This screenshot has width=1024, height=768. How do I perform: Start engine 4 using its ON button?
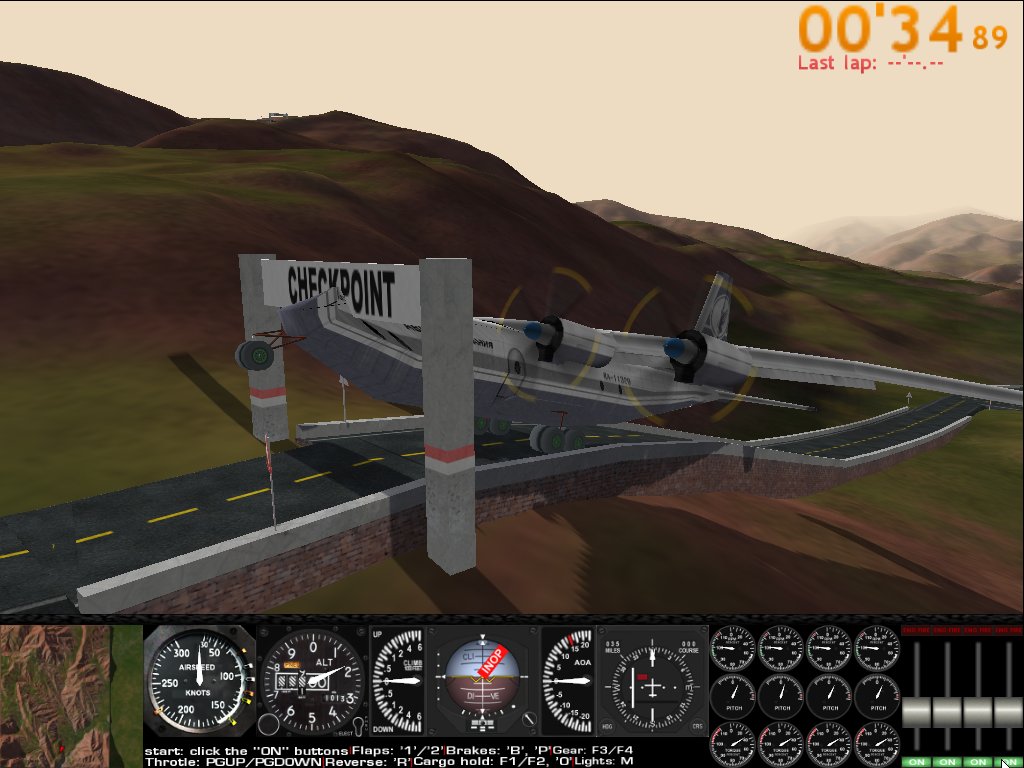click(1008, 762)
